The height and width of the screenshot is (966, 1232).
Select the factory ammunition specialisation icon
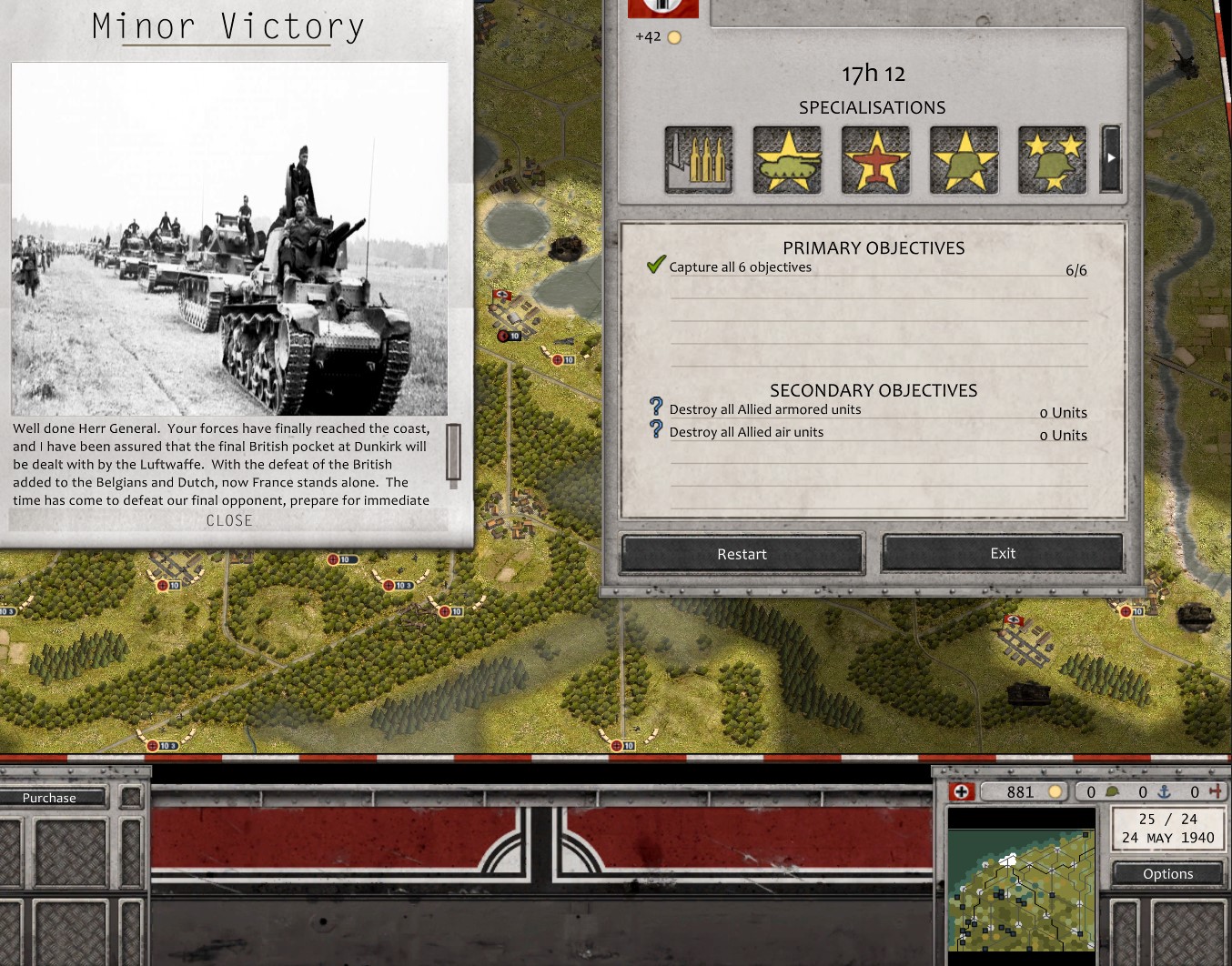click(x=699, y=160)
